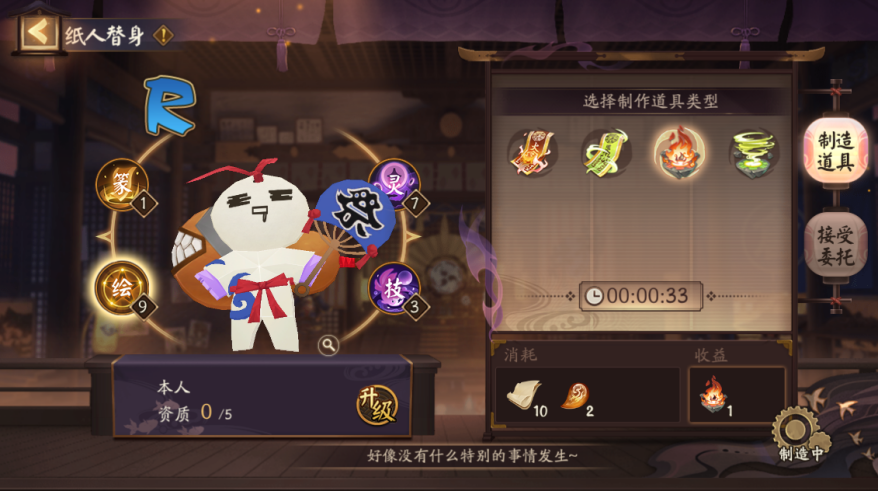
Task: Choose the green whirlwind item type
Action: [x=754, y=153]
